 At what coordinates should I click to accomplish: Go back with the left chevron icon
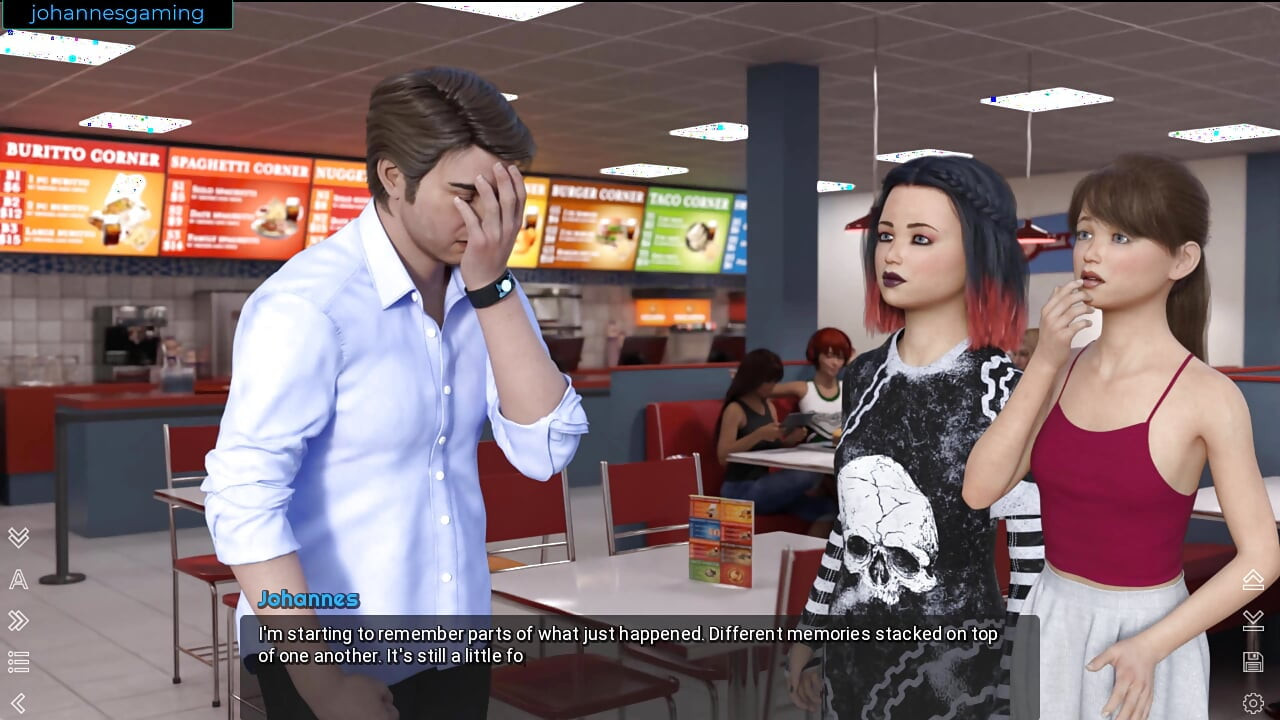(18, 703)
